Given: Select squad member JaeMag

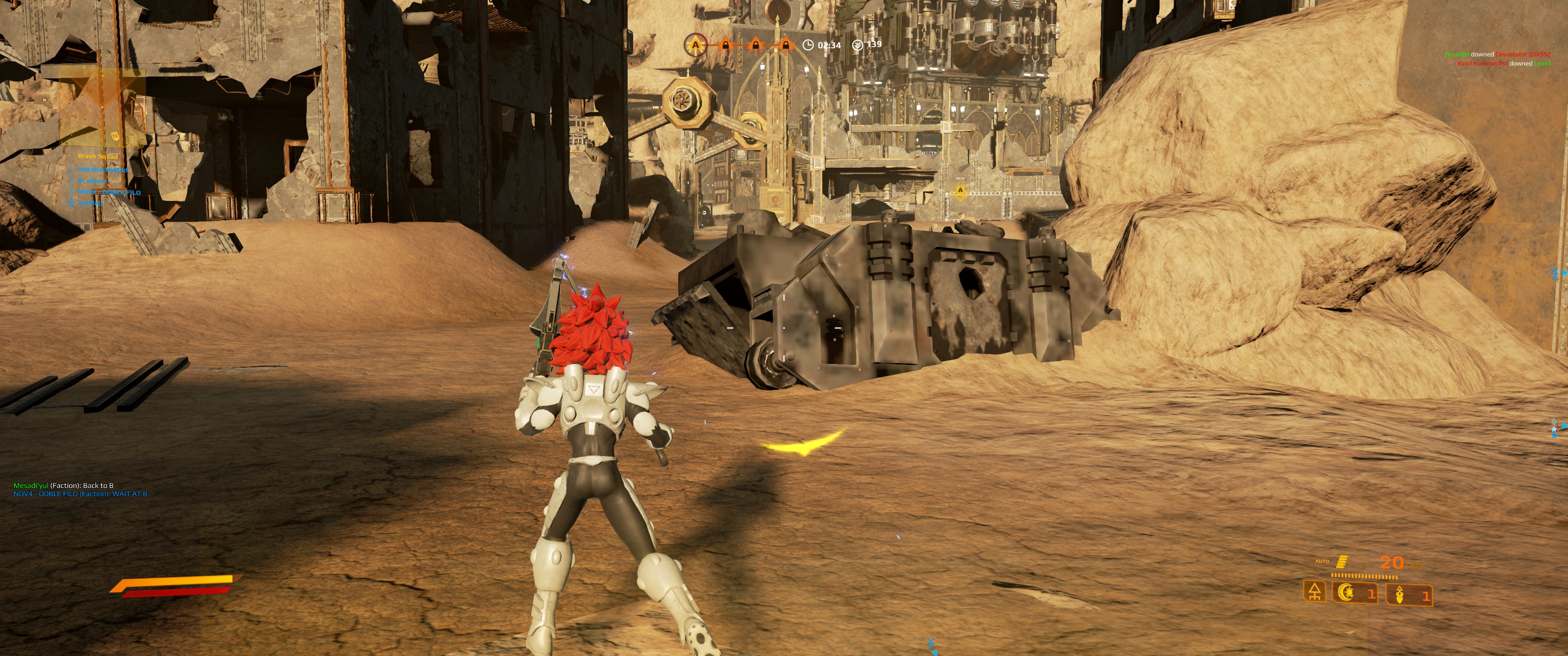Looking at the screenshot, I should (x=90, y=203).
